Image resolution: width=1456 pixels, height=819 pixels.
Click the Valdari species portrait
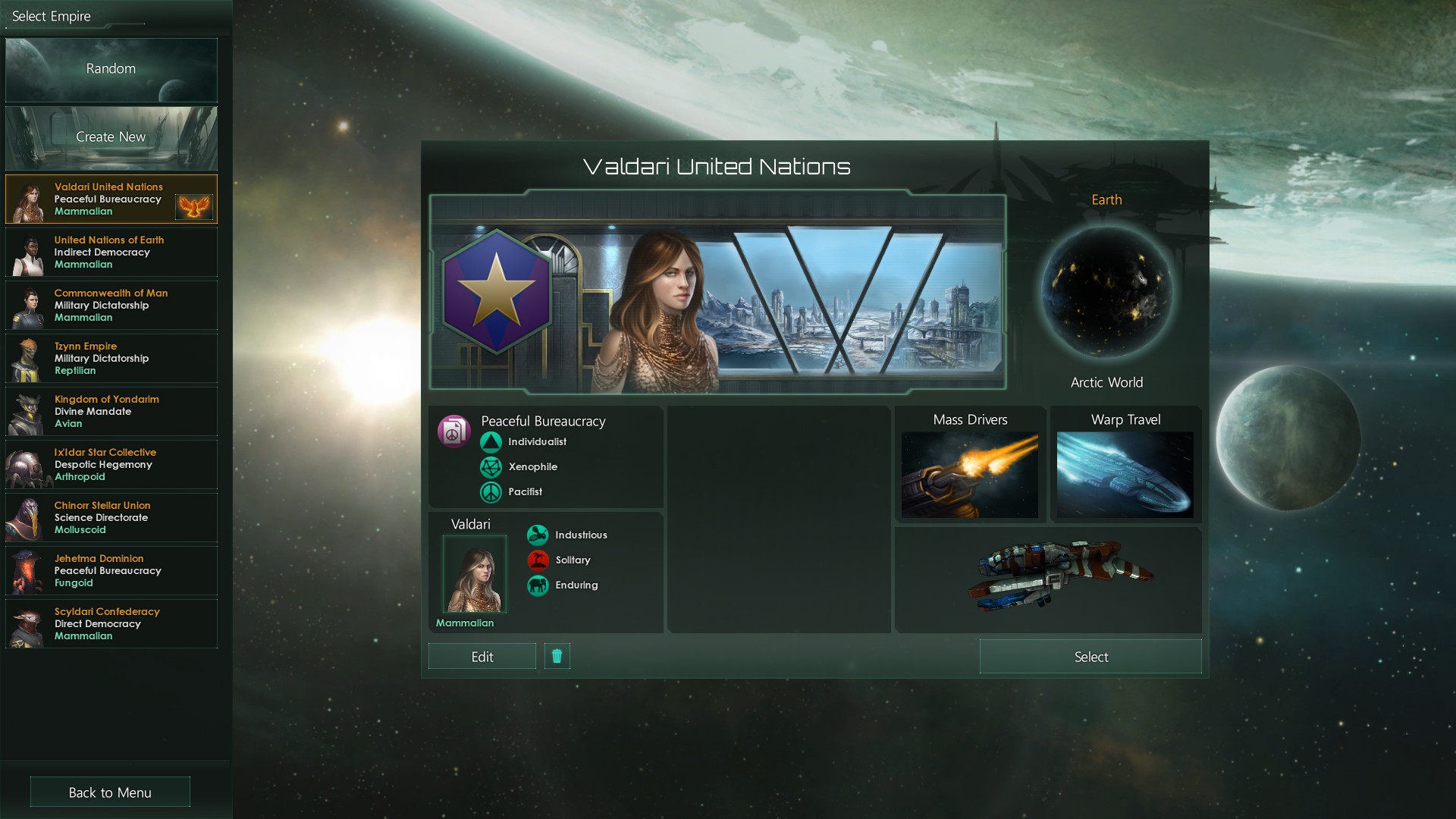click(x=474, y=574)
